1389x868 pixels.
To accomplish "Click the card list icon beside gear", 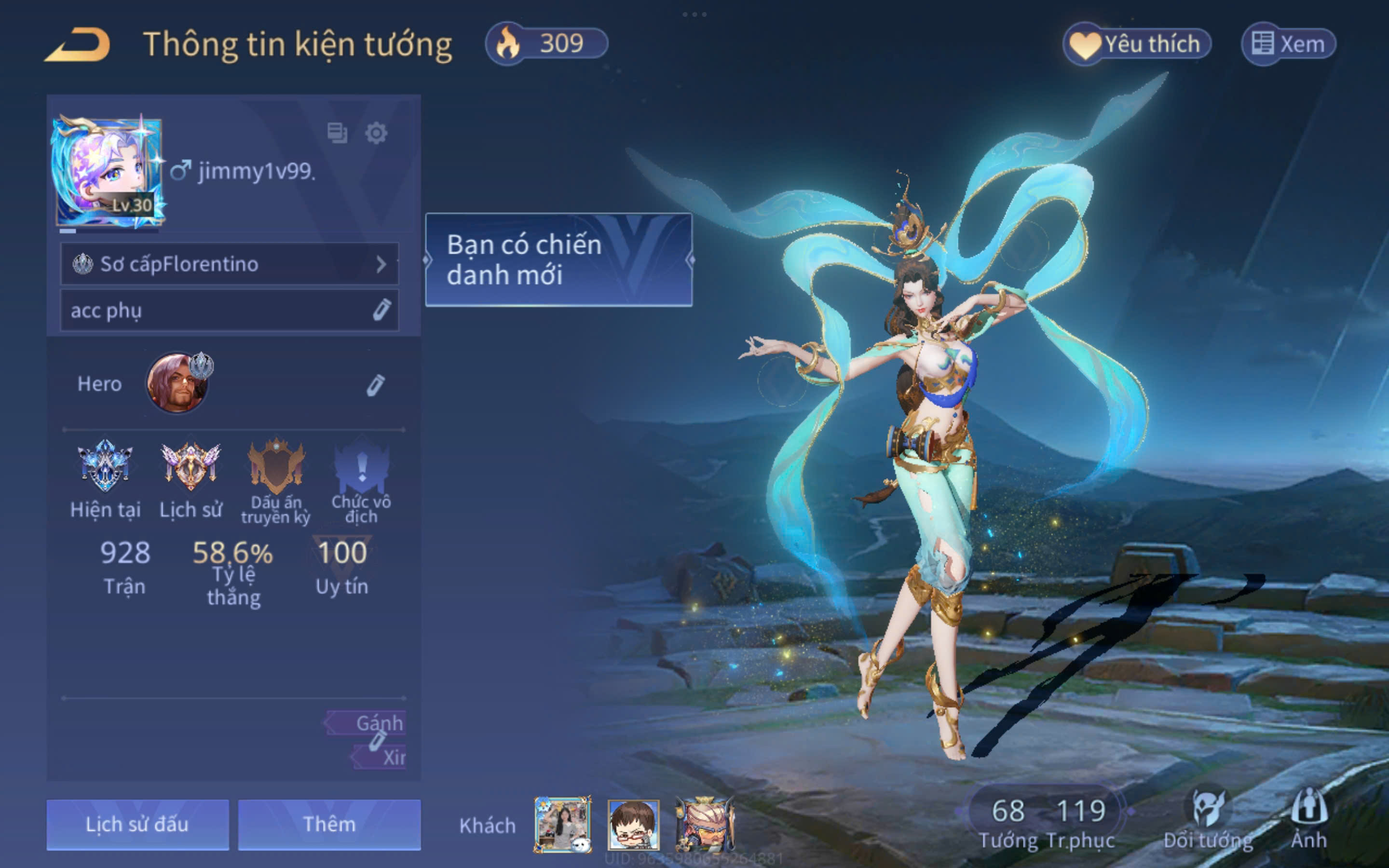I will click(x=337, y=133).
